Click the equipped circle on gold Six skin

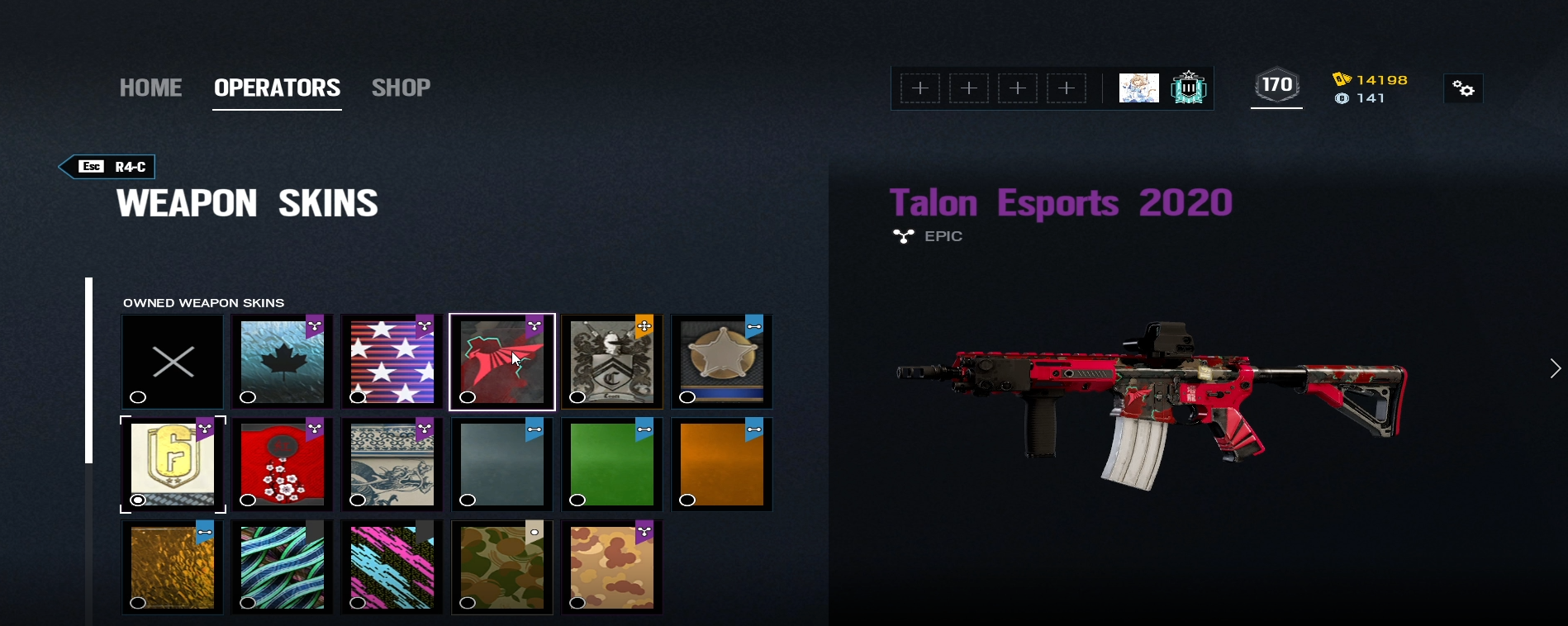pos(138,500)
